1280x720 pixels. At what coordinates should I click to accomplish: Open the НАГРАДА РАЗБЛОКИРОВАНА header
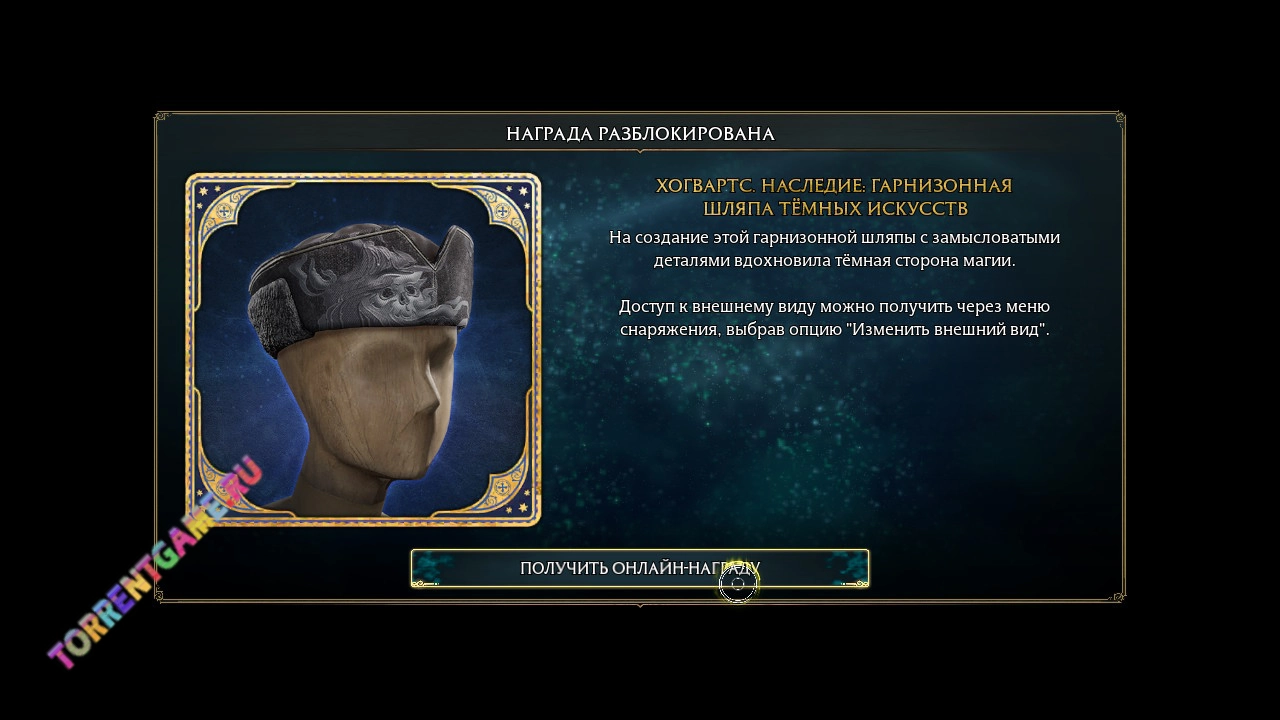click(x=640, y=130)
